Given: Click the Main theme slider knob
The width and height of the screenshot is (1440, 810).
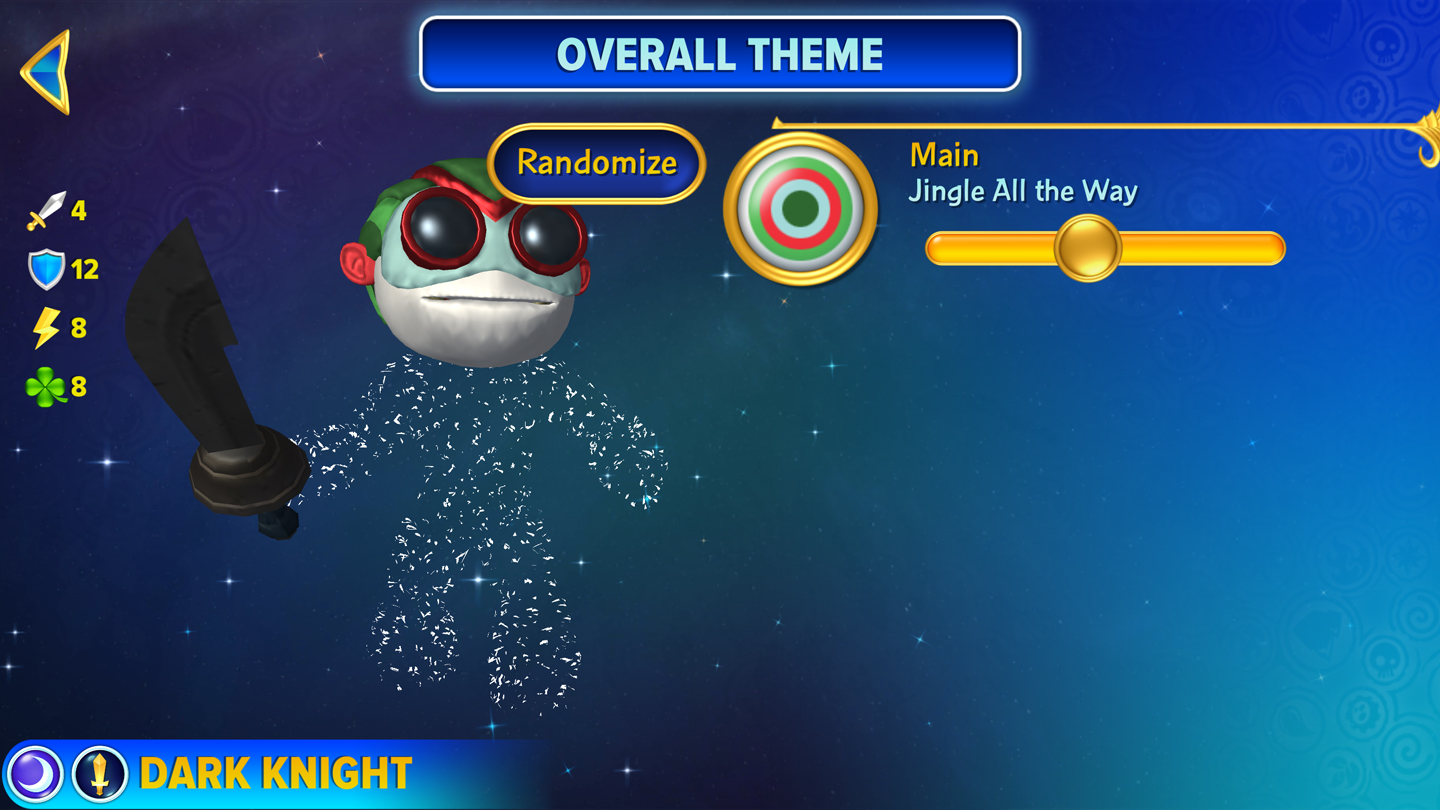Looking at the screenshot, I should point(1087,248).
